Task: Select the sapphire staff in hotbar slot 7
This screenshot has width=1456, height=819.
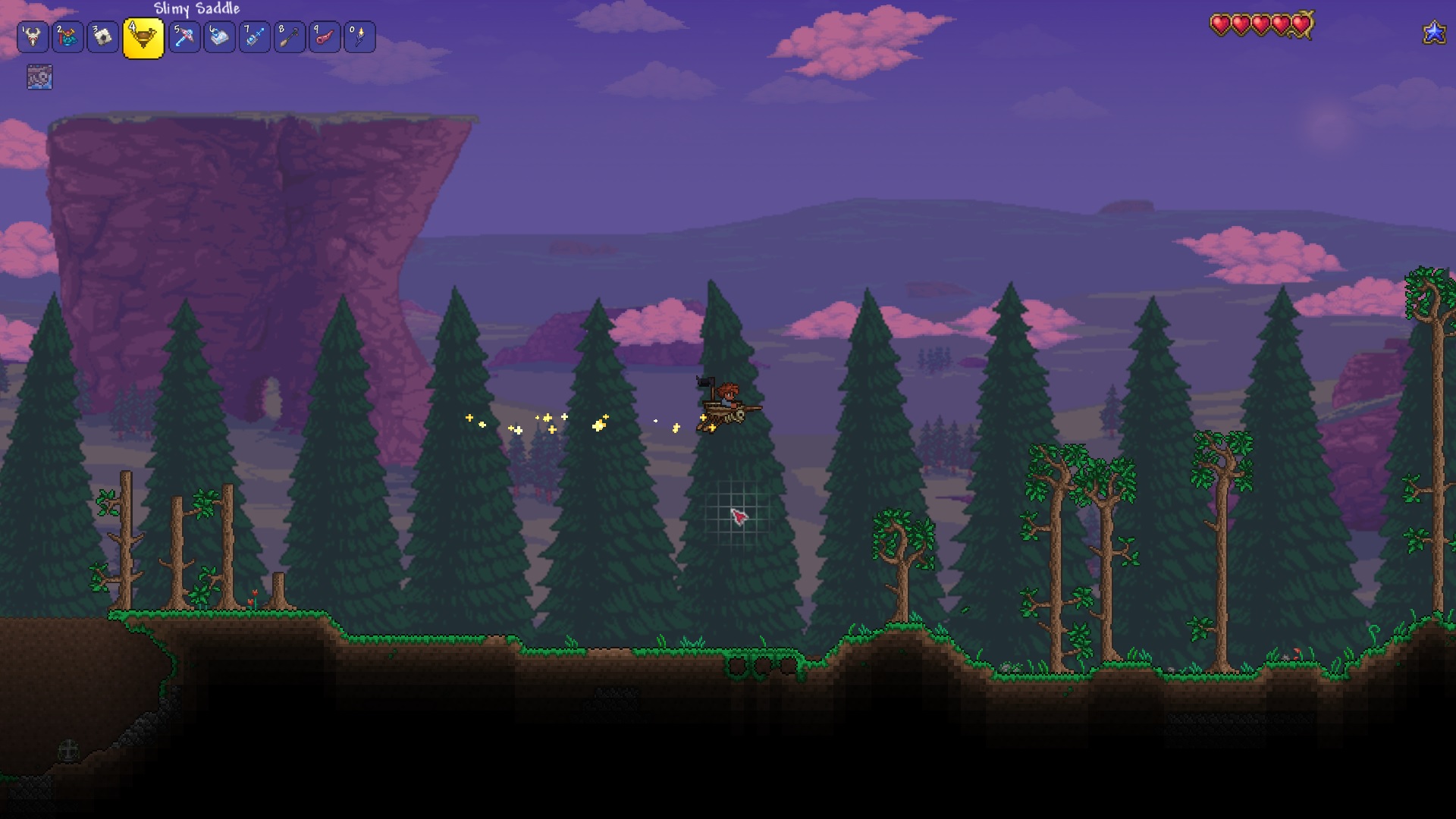Action: tap(254, 36)
